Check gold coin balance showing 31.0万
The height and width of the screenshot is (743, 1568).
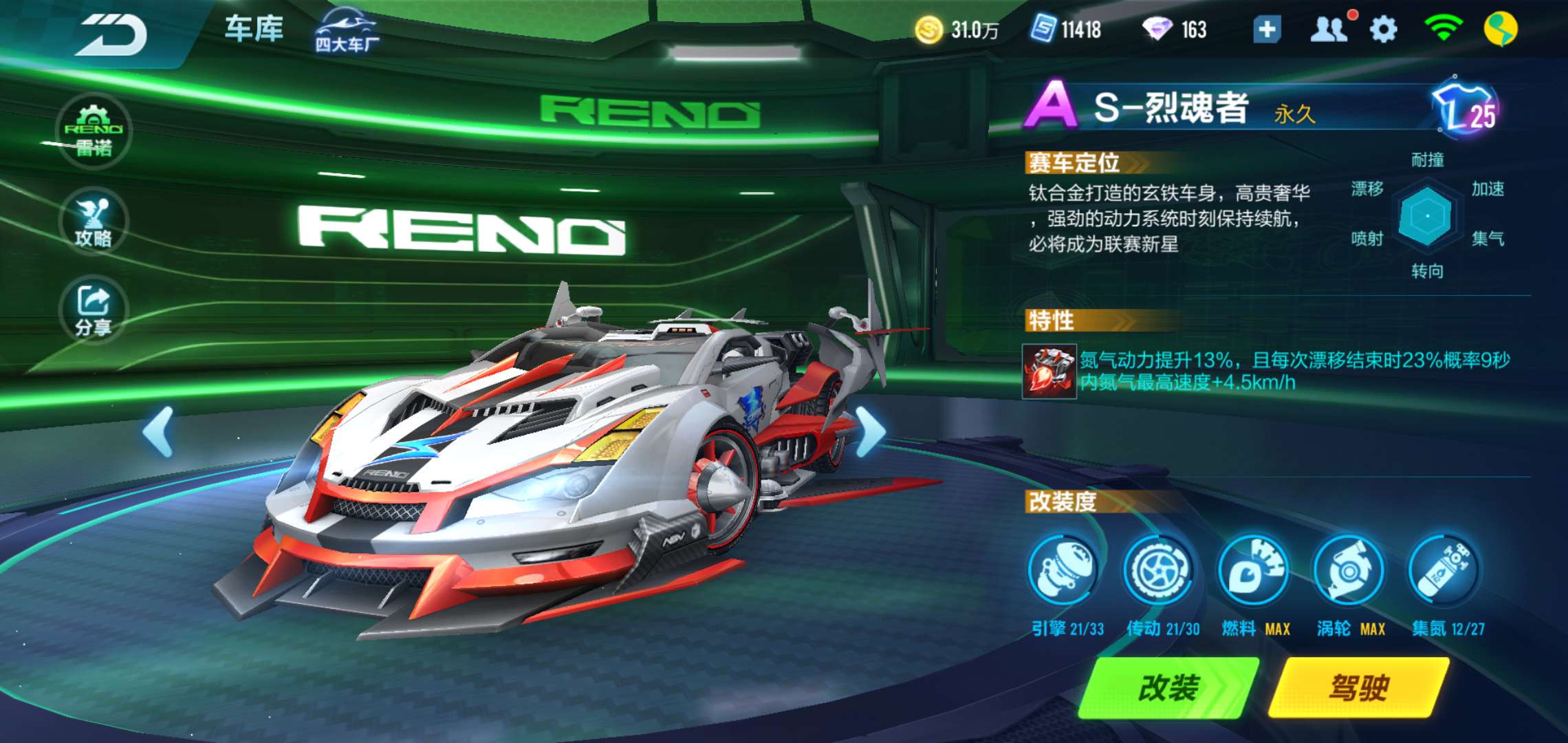coord(956,29)
